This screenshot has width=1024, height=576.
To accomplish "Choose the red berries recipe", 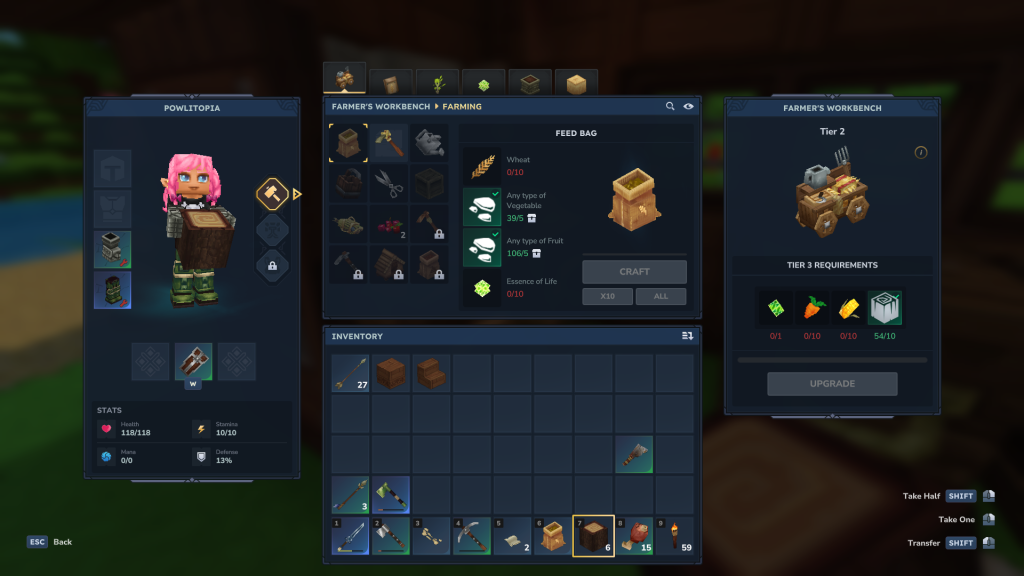I will coord(389,223).
